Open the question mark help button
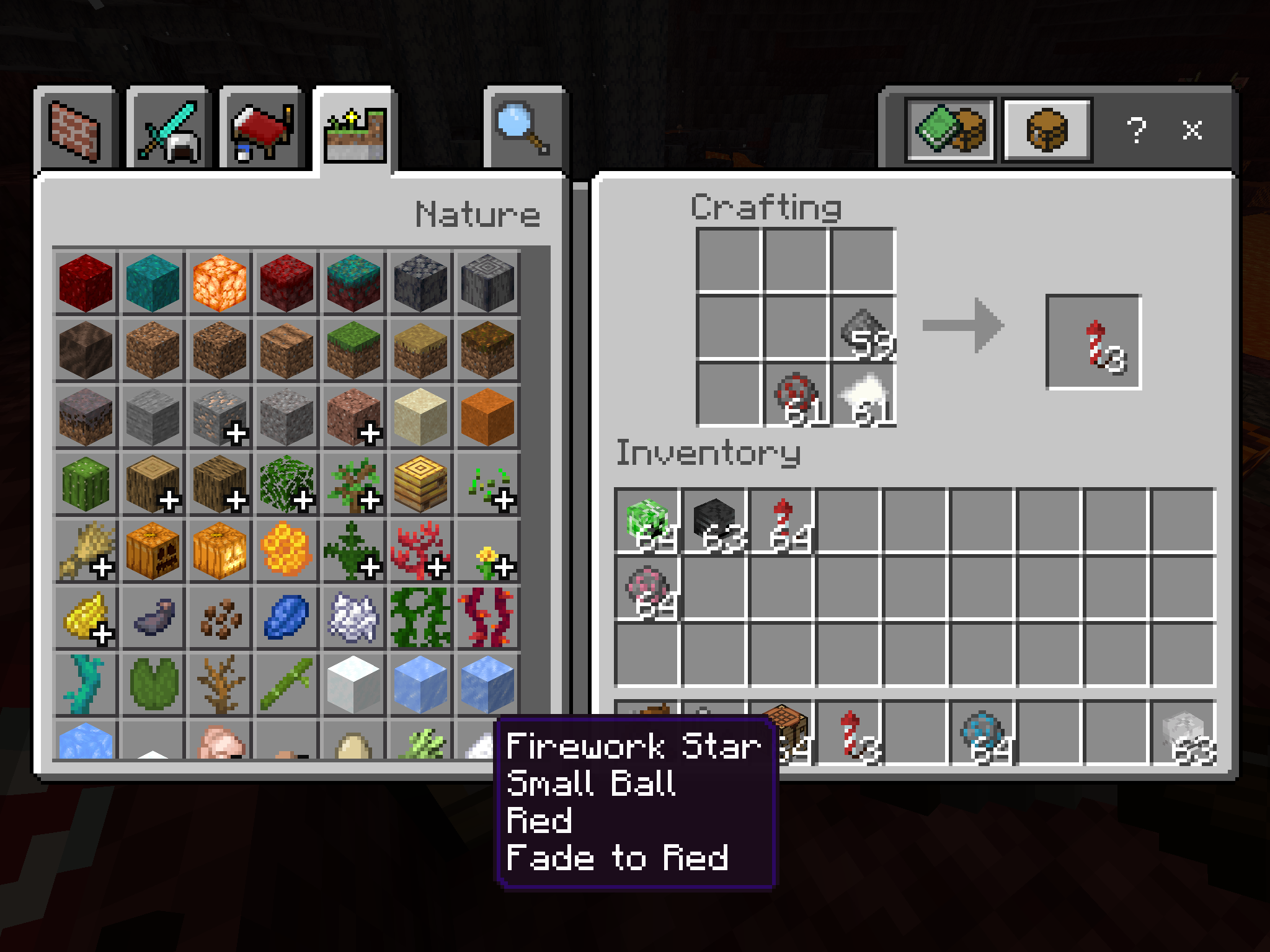 pyautogui.click(x=1136, y=130)
